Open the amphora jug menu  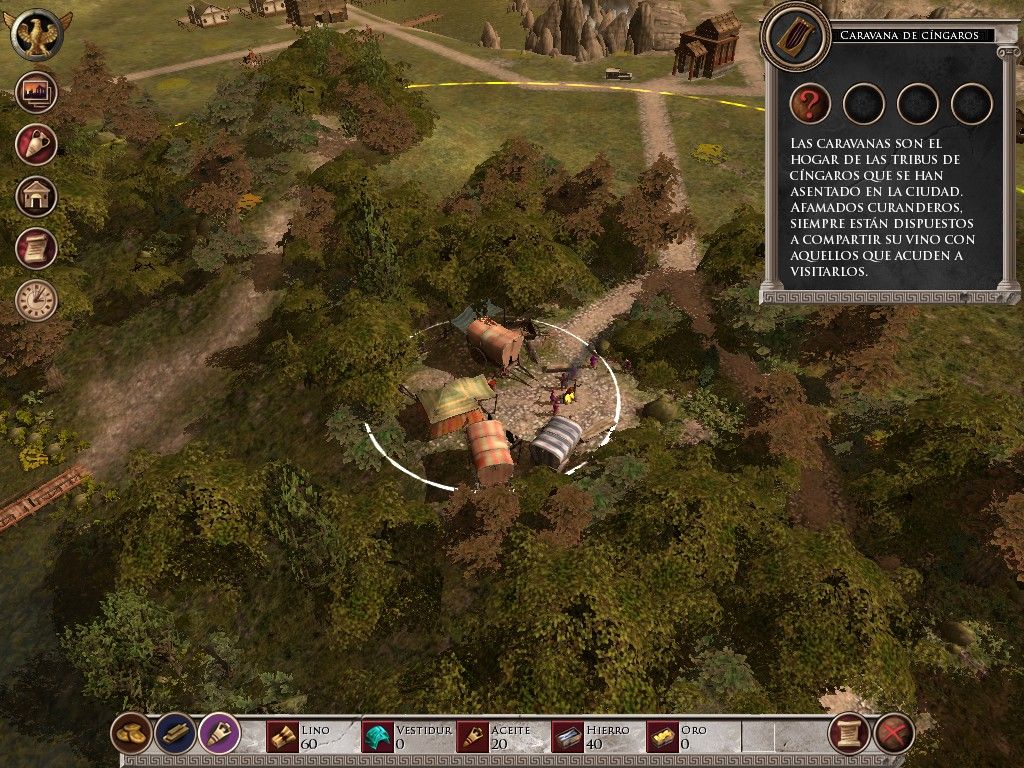click(36, 145)
